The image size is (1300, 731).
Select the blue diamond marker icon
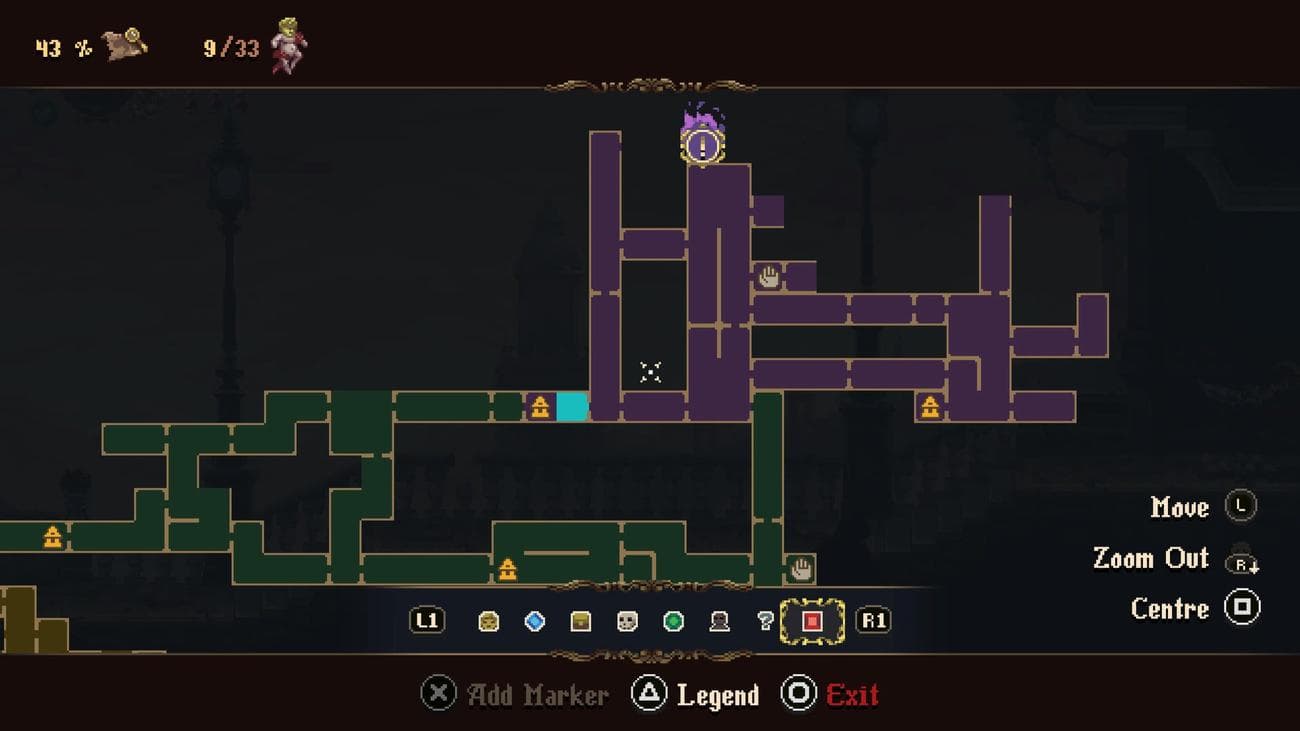click(x=535, y=620)
